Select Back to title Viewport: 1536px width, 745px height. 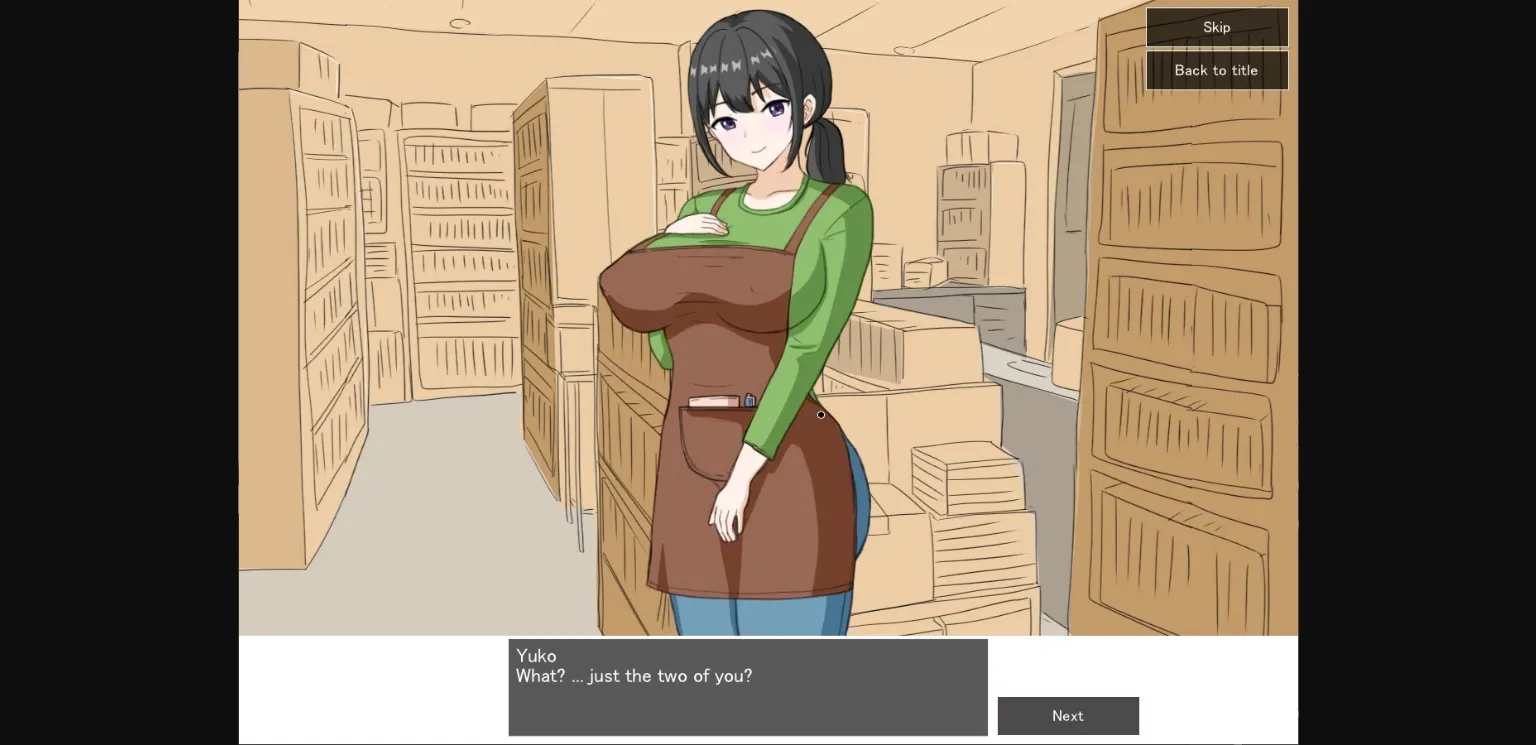point(1216,70)
